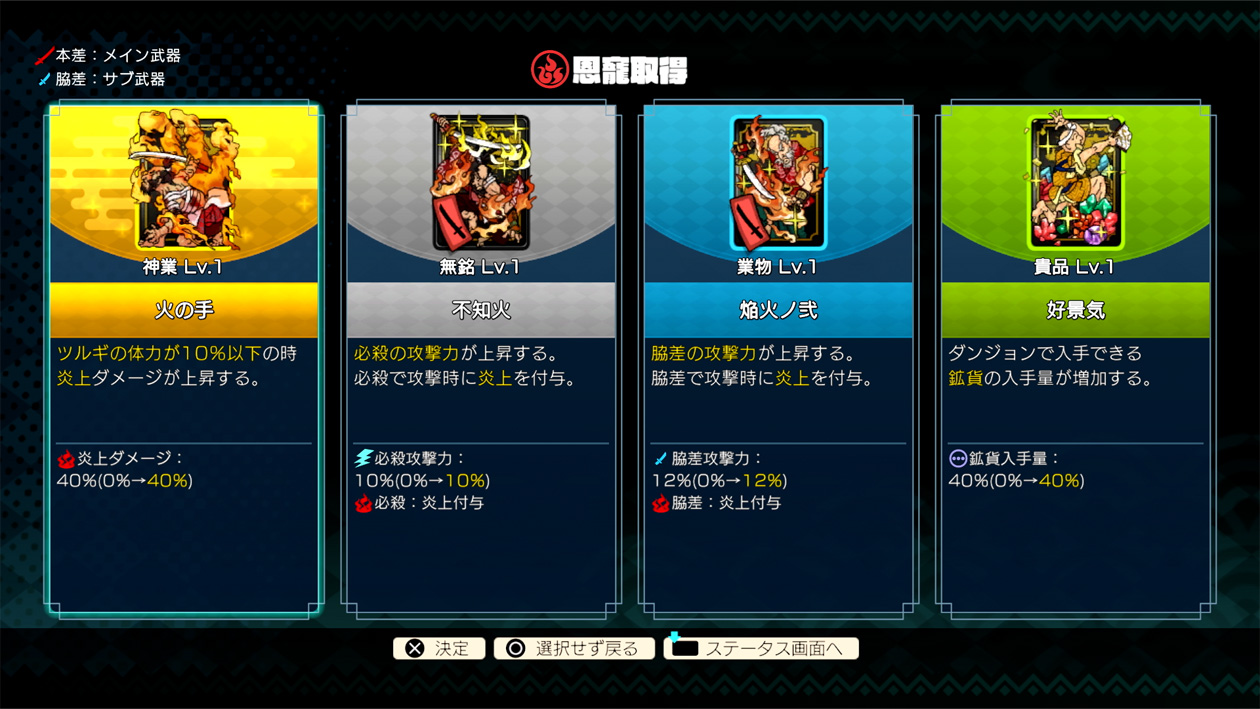Select the 火の手 blessing card
Viewport: 1260px width, 709px height.
coord(184,360)
